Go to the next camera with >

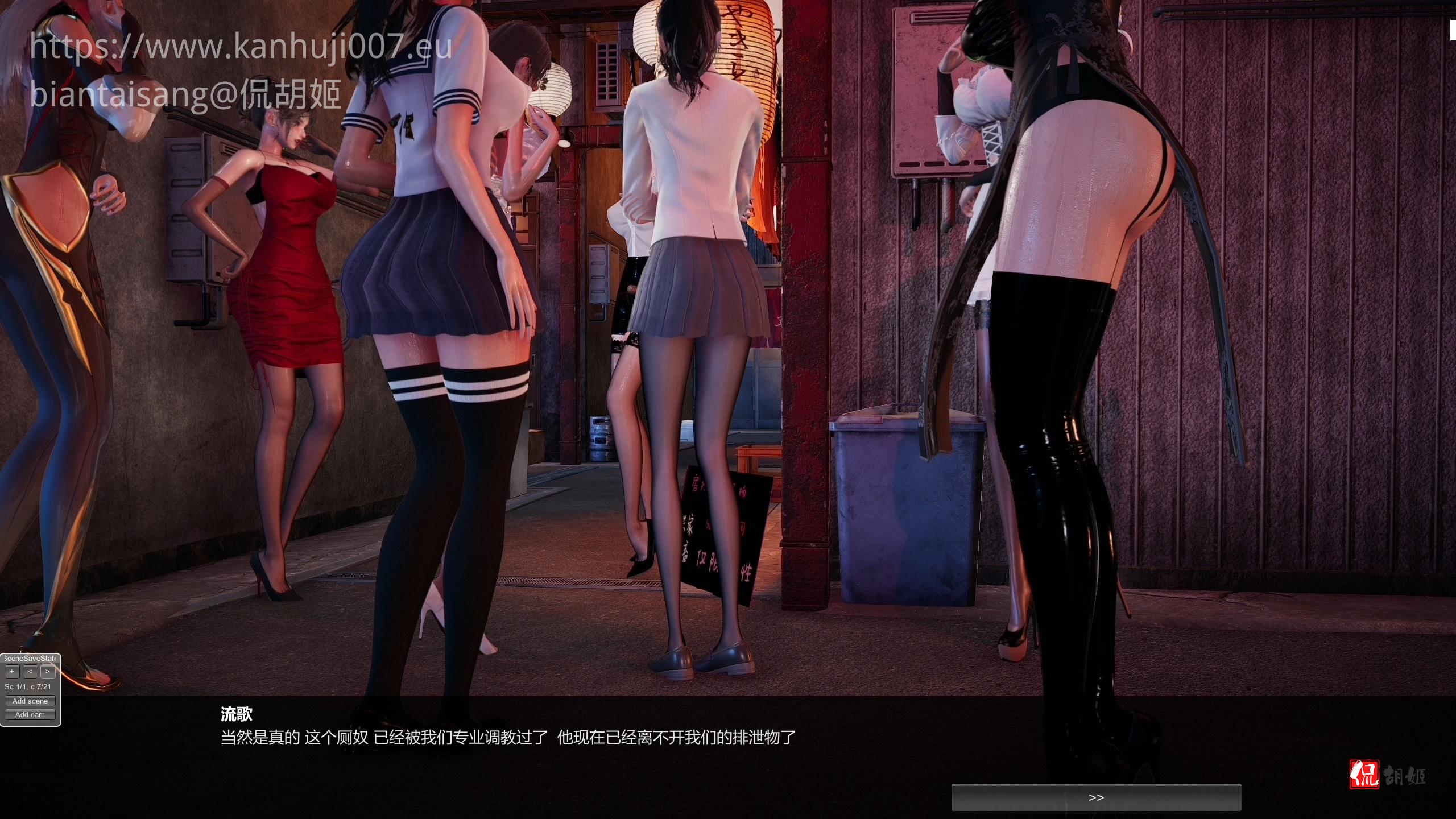pos(48,672)
